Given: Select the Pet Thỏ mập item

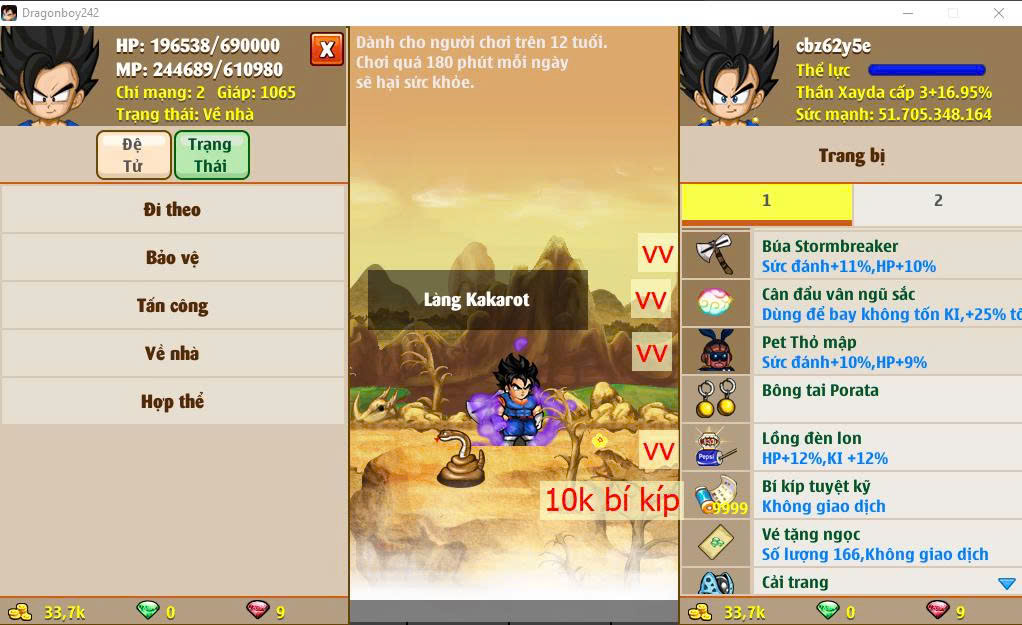Looking at the screenshot, I should click(x=850, y=352).
